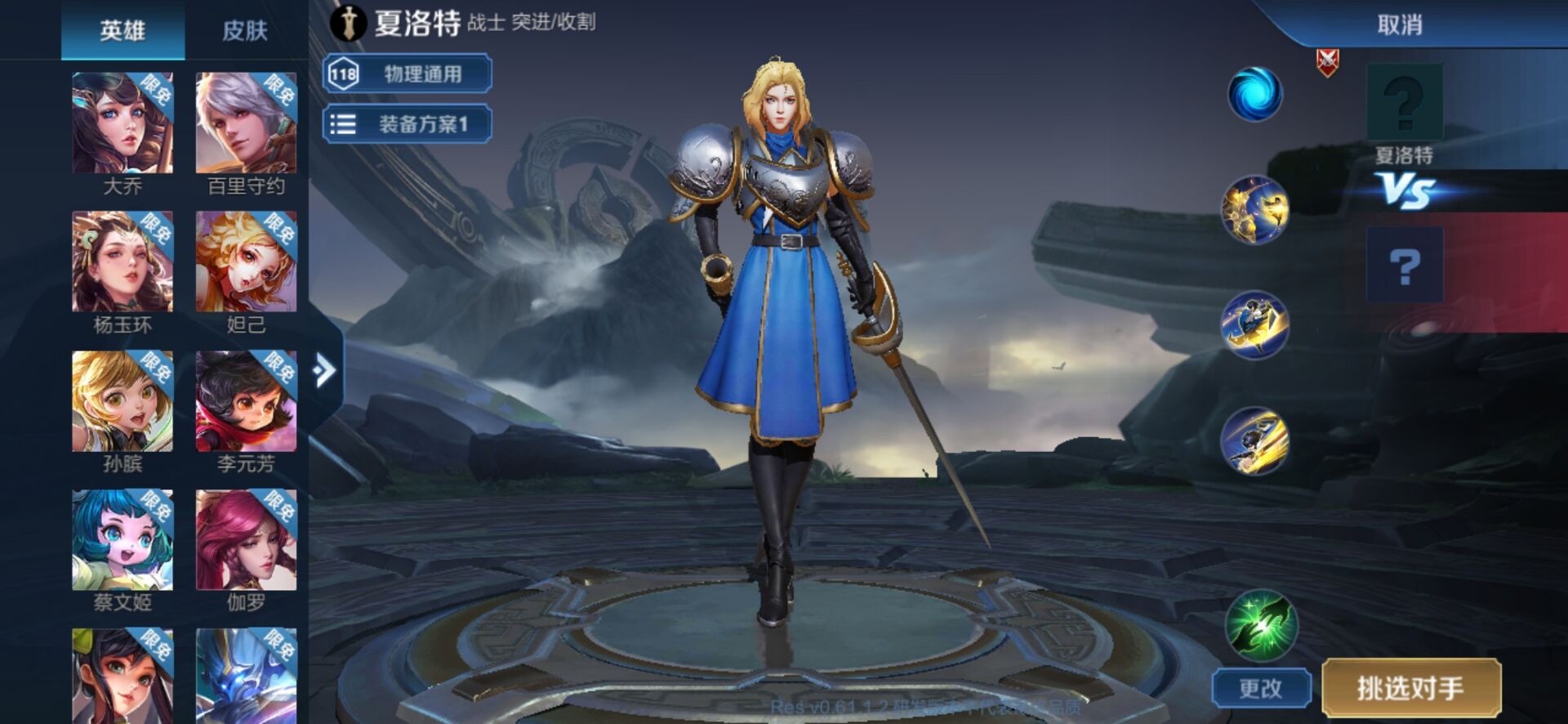Open the 装备方案1 equipment plan selector
Screen dimensions: 1568x724
tap(425, 123)
